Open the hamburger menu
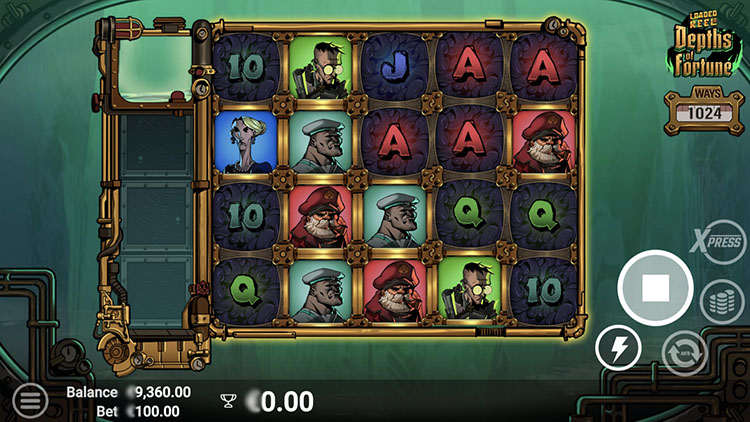 click(30, 401)
